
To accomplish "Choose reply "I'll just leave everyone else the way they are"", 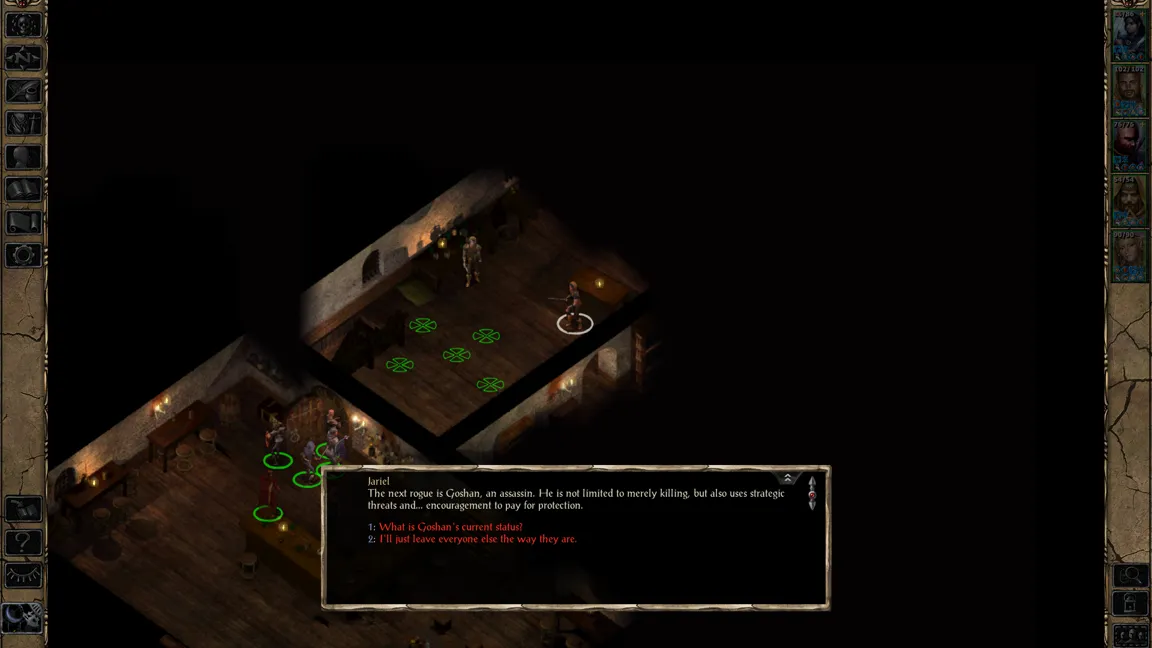I will point(477,539).
